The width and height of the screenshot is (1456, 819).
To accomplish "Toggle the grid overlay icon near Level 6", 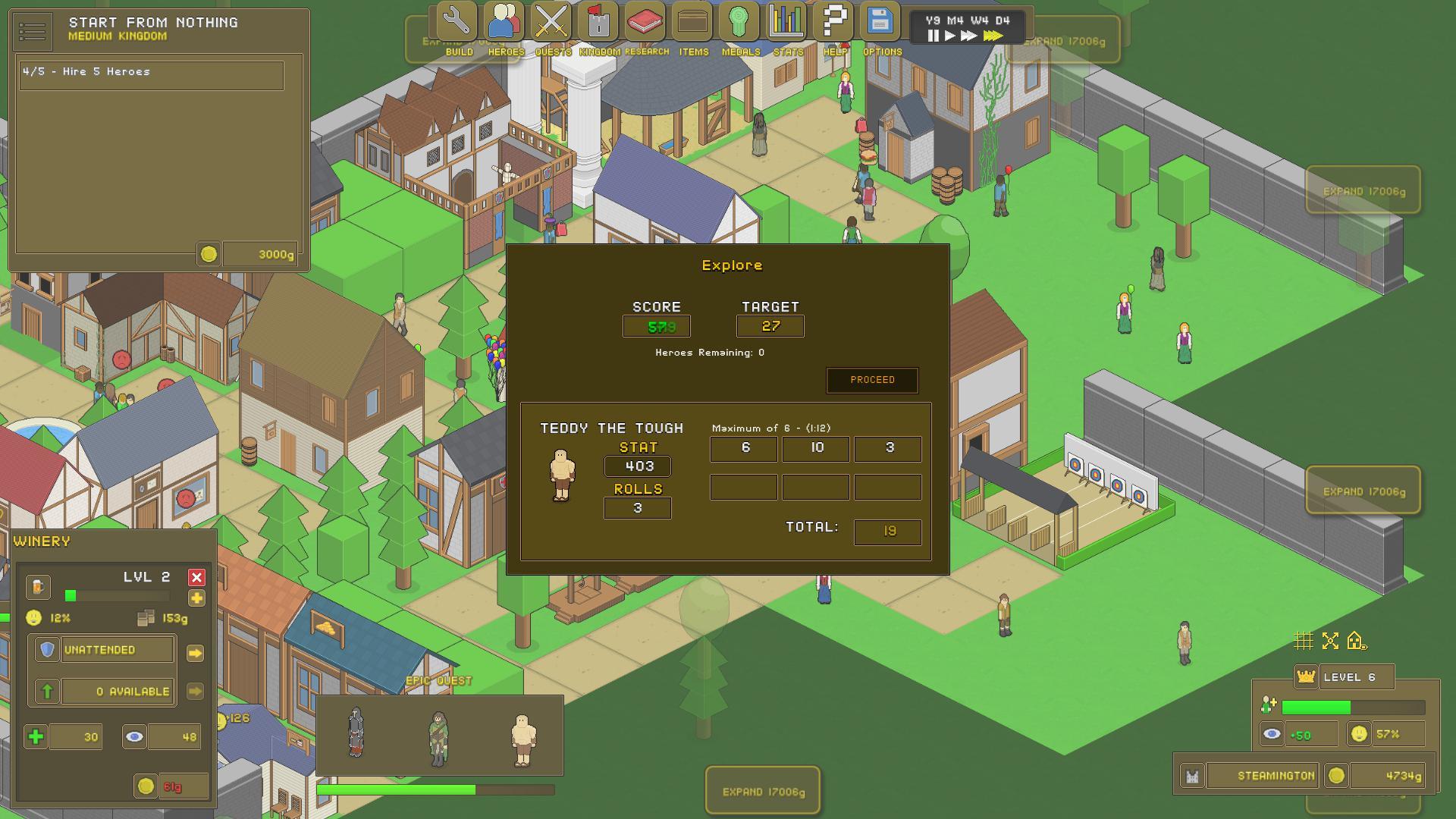I will [x=1304, y=641].
